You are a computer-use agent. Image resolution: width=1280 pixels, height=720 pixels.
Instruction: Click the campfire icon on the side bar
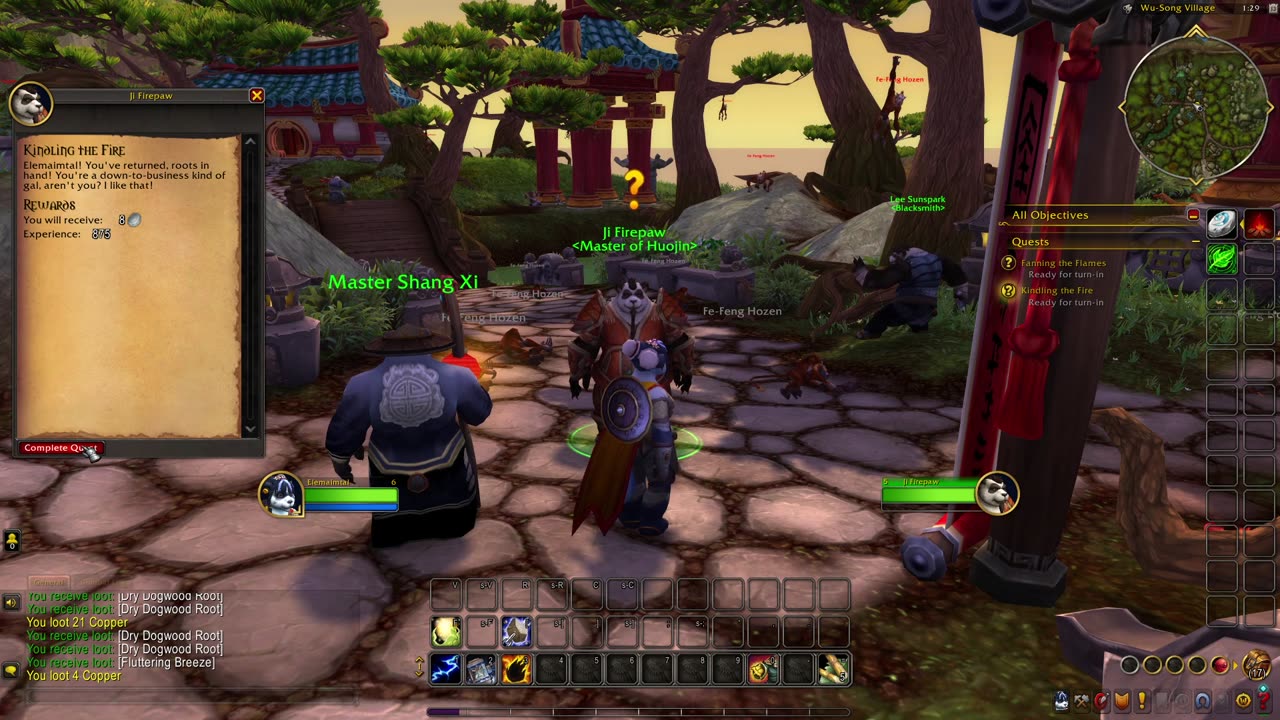tap(1259, 224)
